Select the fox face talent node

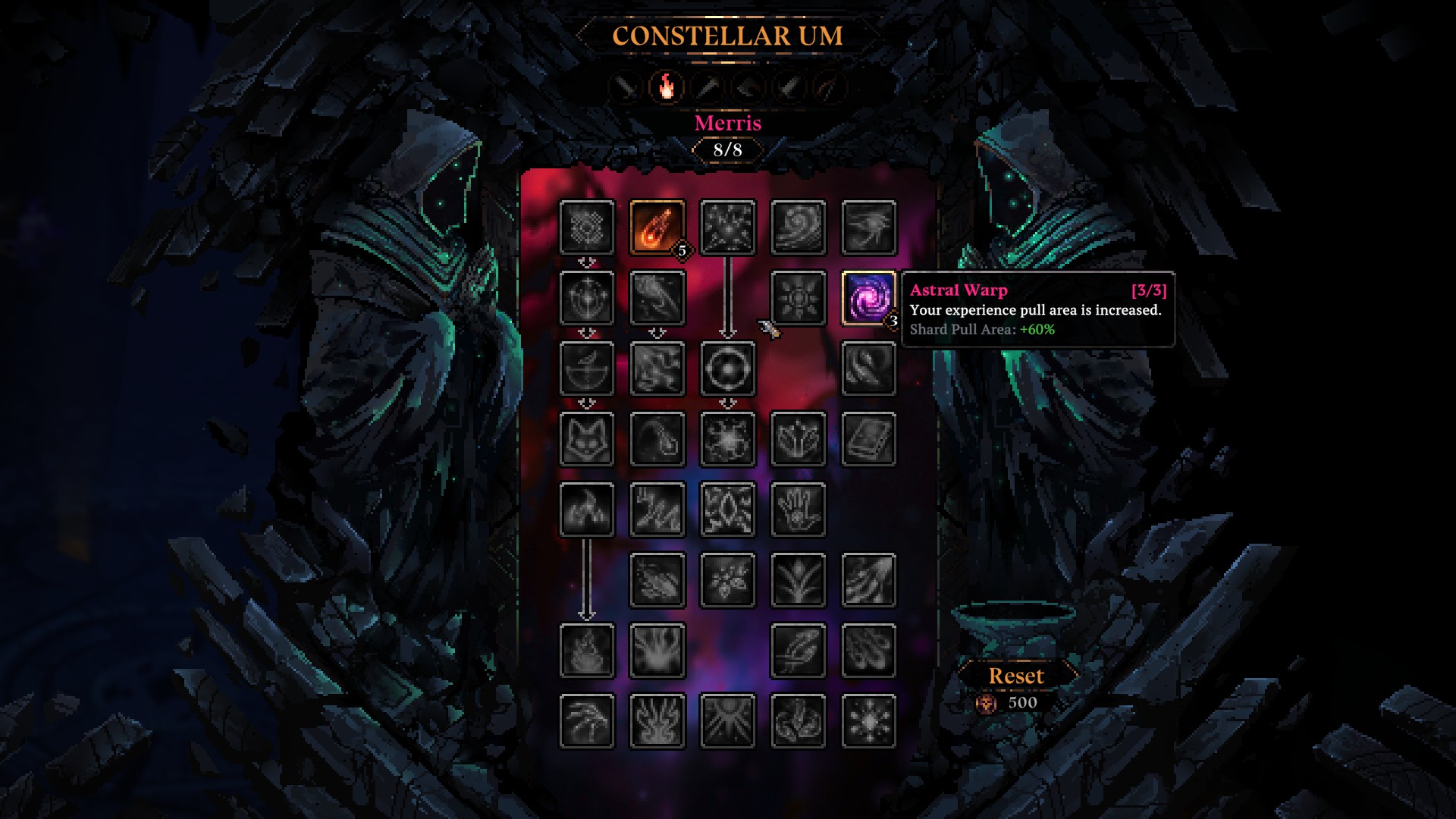click(586, 439)
